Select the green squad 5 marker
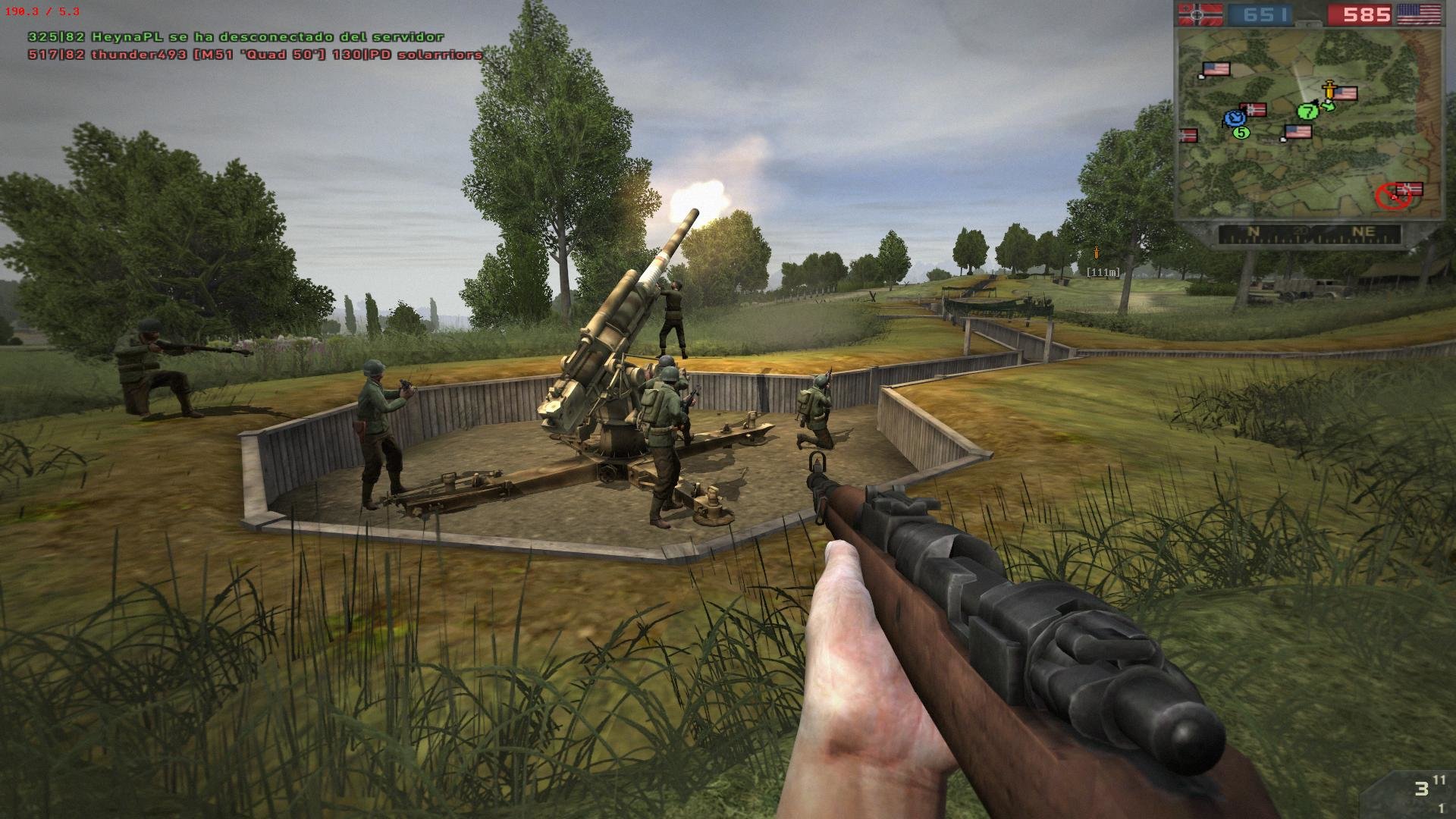The image size is (1456, 819). click(x=1241, y=133)
